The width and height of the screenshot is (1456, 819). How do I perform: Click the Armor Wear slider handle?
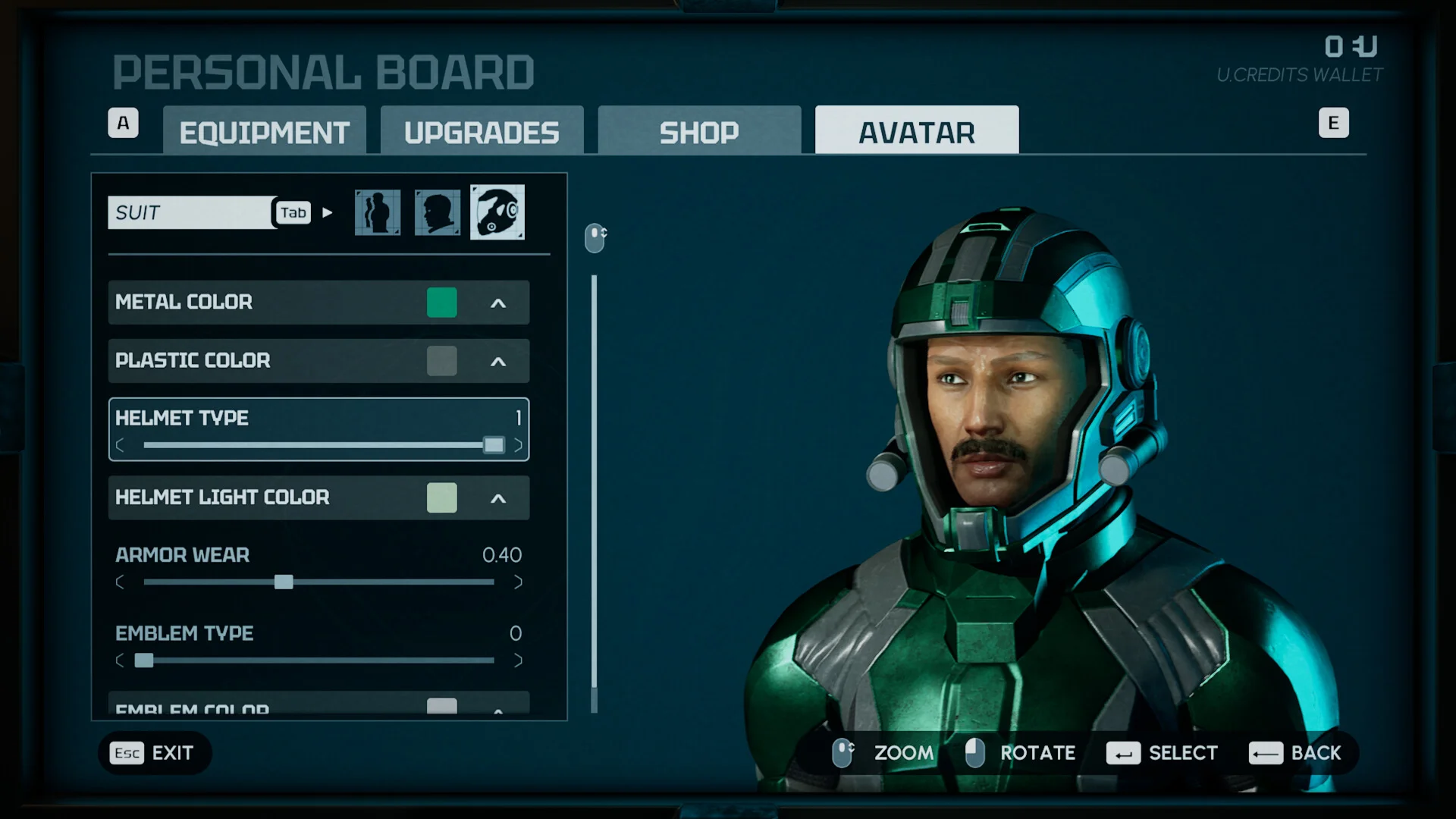click(284, 582)
